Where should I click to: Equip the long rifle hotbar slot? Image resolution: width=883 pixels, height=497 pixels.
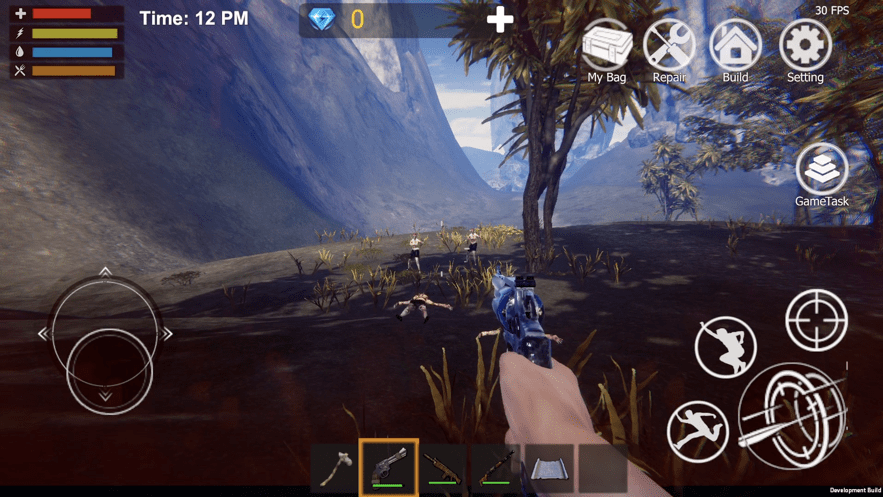pos(496,468)
